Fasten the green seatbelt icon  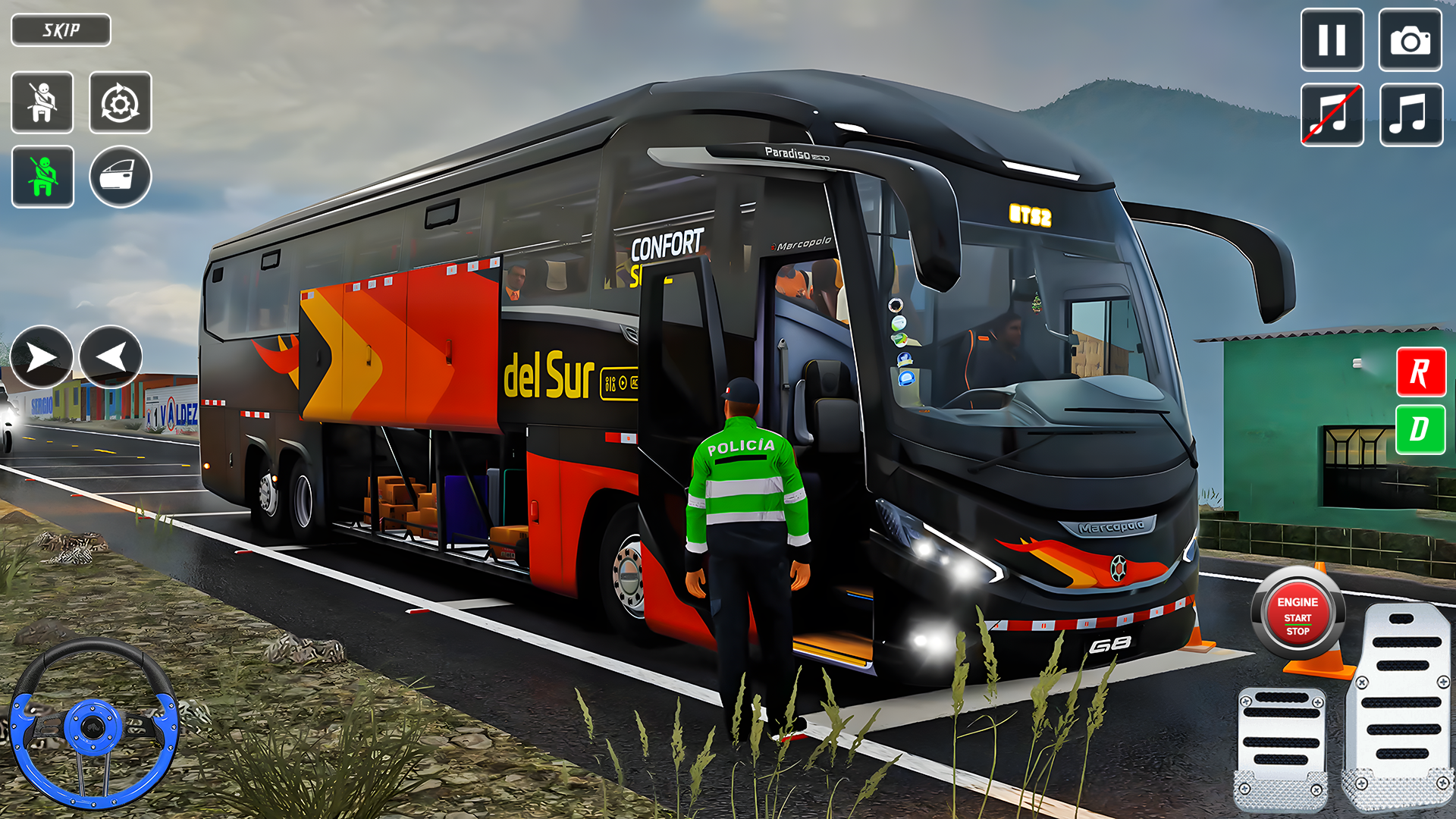click(x=42, y=177)
